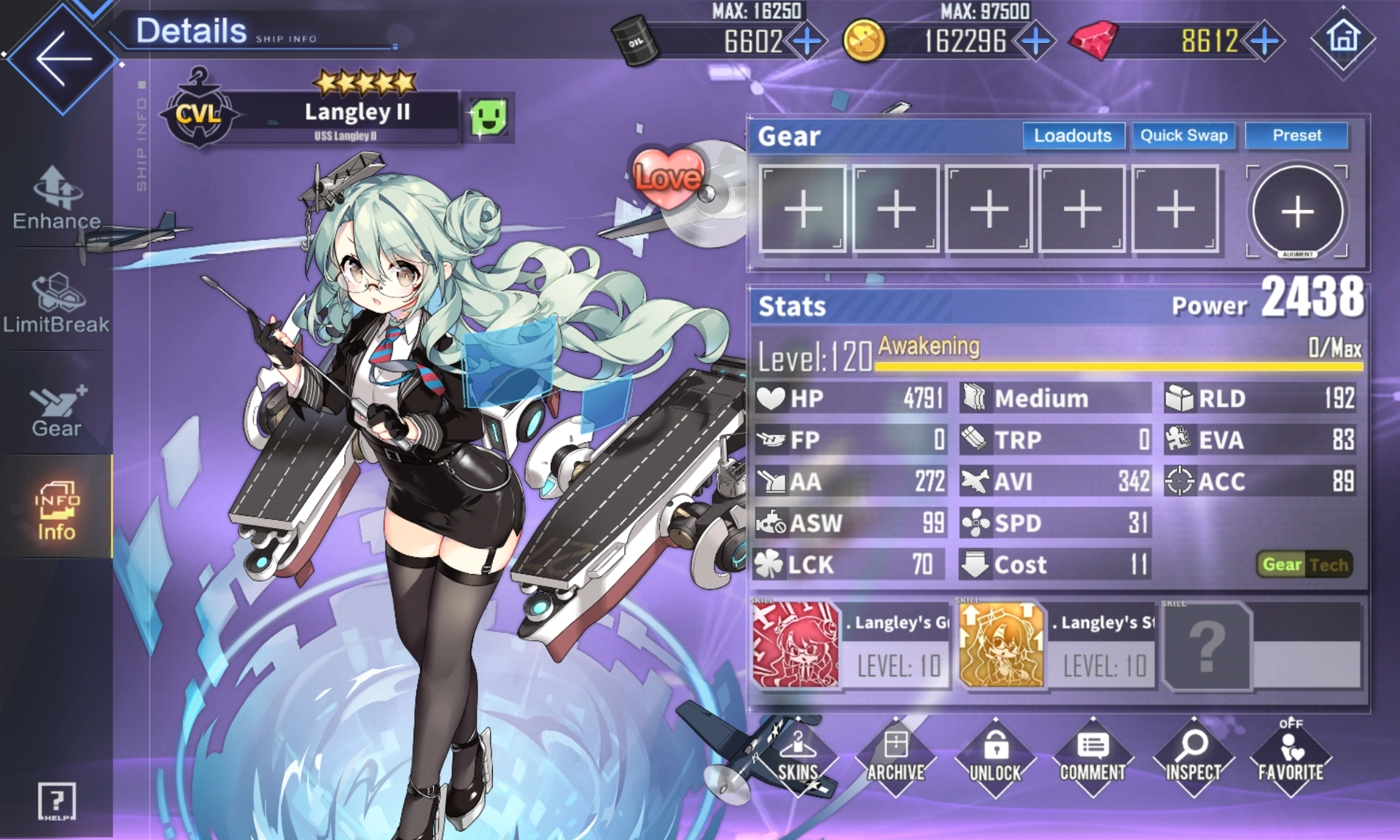1400x840 pixels.
Task: Open the Help button
Action: pyautogui.click(x=56, y=802)
